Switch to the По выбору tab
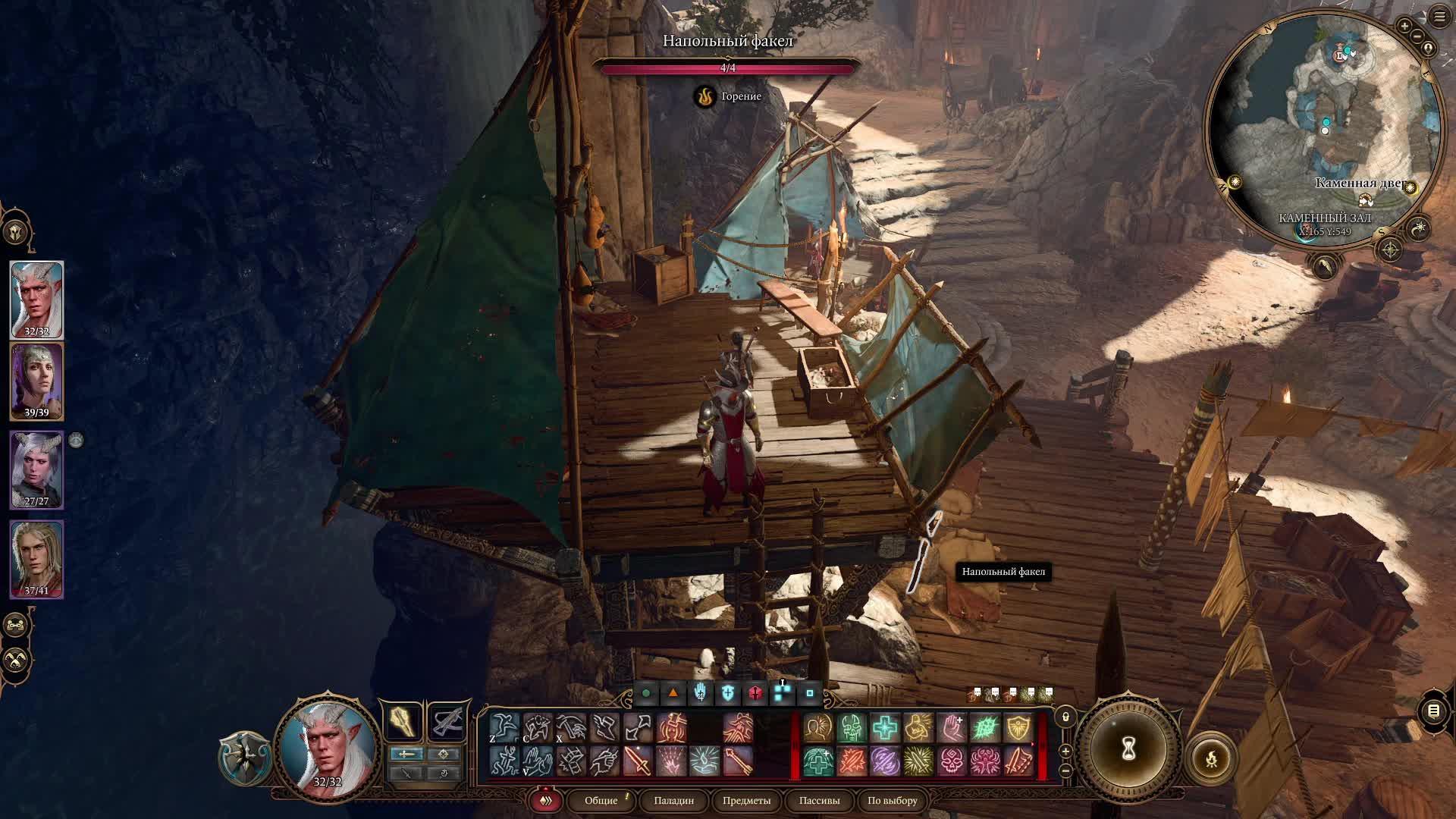1456x819 pixels. tap(892, 800)
